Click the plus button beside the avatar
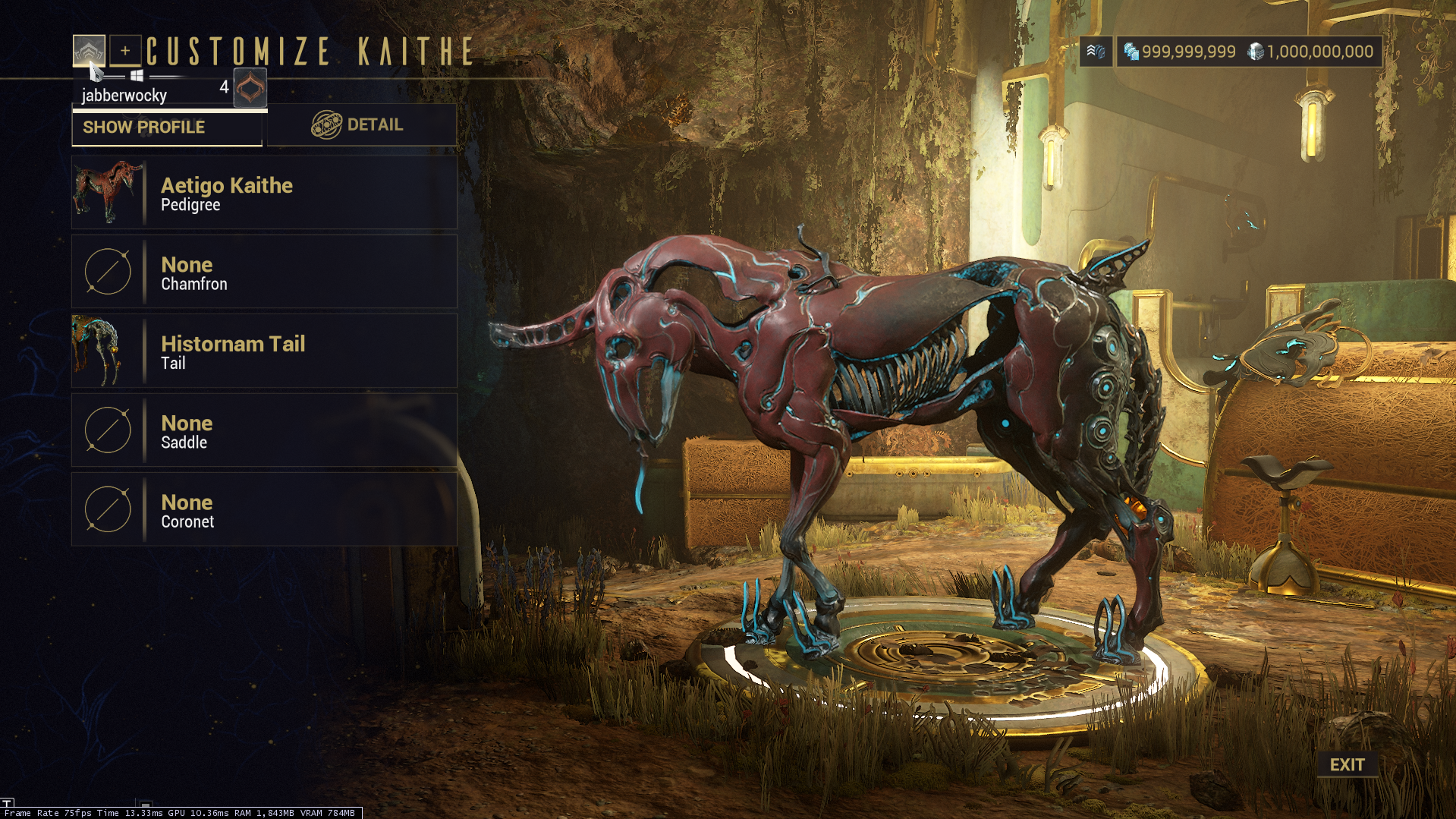 click(125, 51)
